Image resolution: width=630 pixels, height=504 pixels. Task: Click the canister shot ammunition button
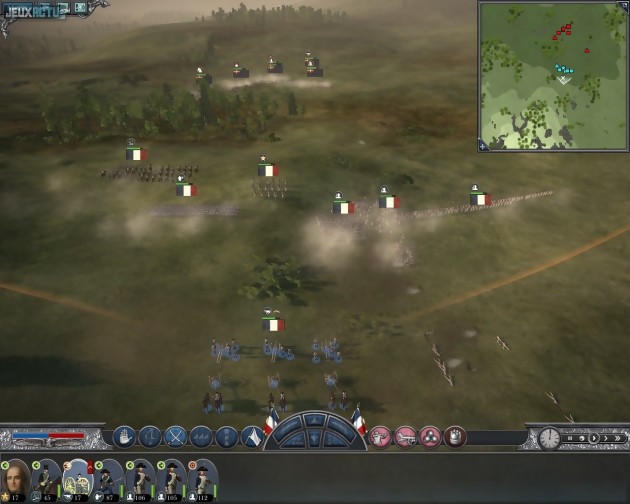coord(456,436)
